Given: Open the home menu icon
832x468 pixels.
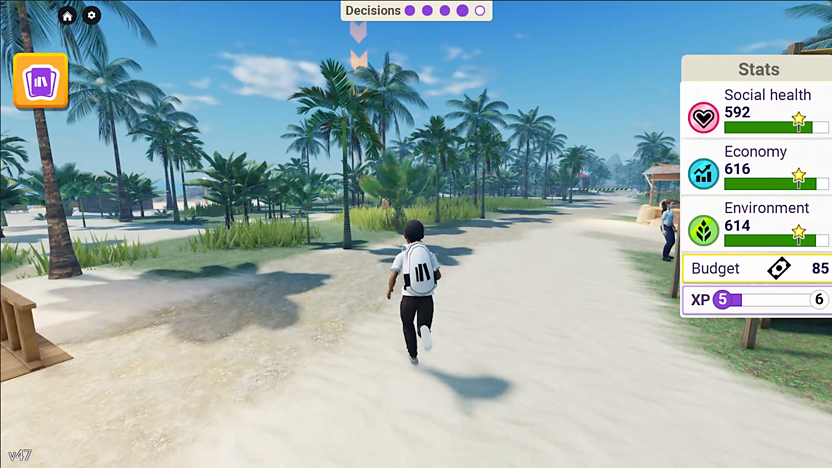Looking at the screenshot, I should pyautogui.click(x=67, y=15).
